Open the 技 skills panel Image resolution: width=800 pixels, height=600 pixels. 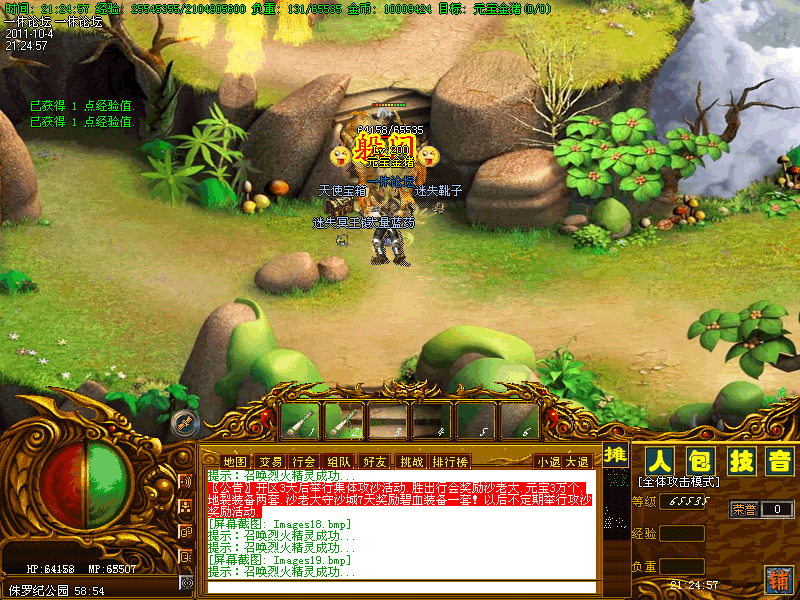[x=739, y=461]
